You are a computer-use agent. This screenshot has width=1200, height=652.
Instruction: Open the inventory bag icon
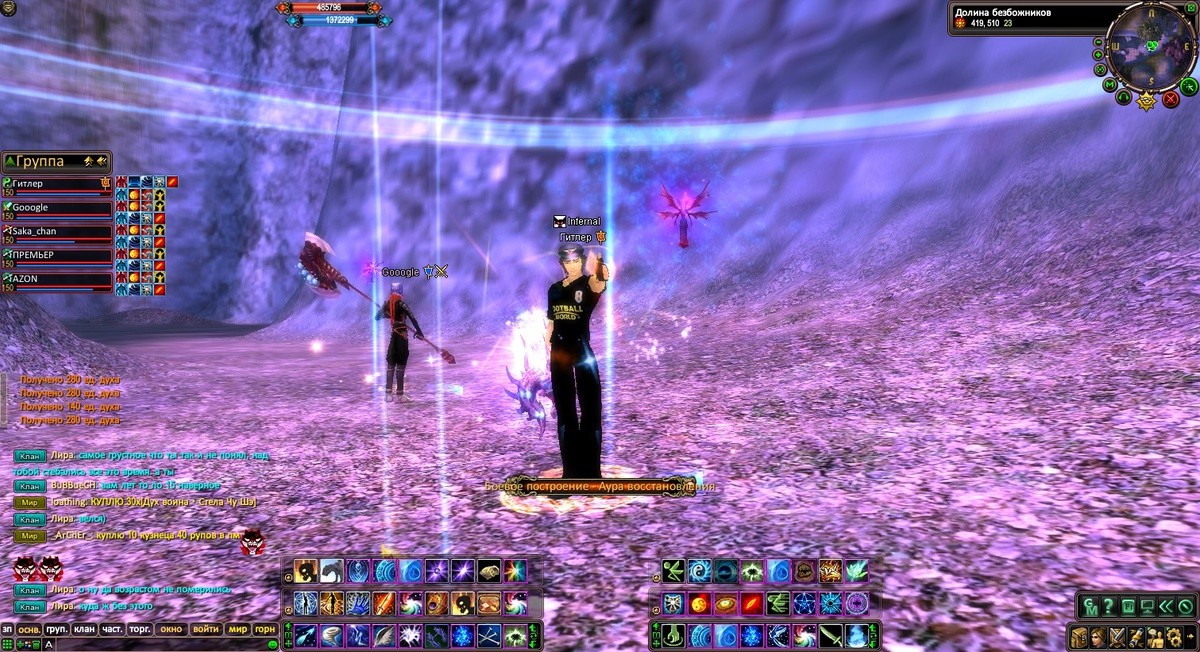point(1079,637)
